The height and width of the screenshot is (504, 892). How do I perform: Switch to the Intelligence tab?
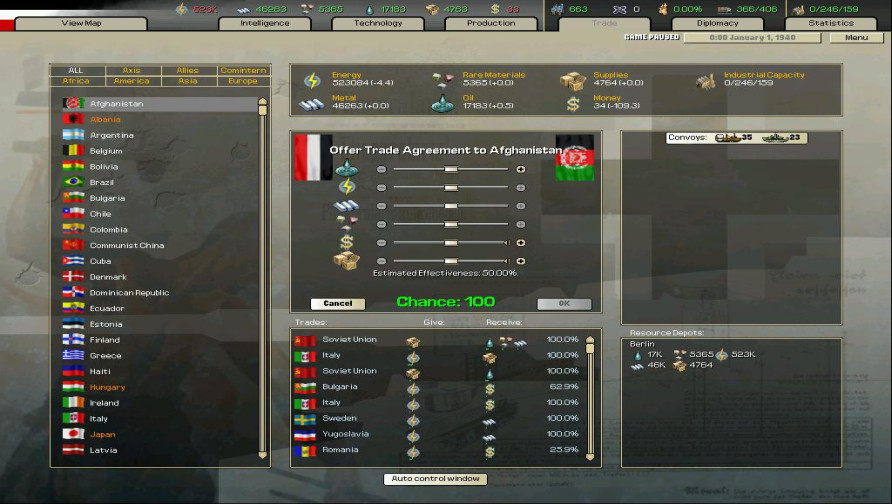click(265, 23)
